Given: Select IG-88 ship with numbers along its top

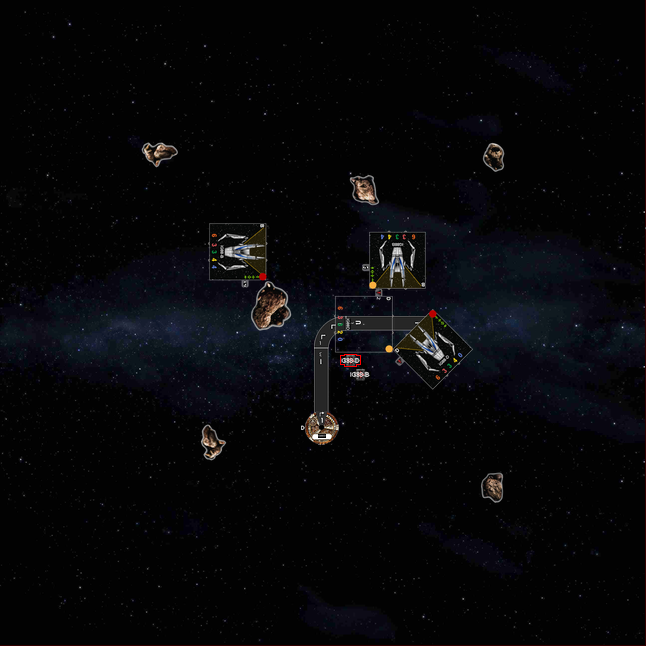Looking at the screenshot, I should [397, 260].
